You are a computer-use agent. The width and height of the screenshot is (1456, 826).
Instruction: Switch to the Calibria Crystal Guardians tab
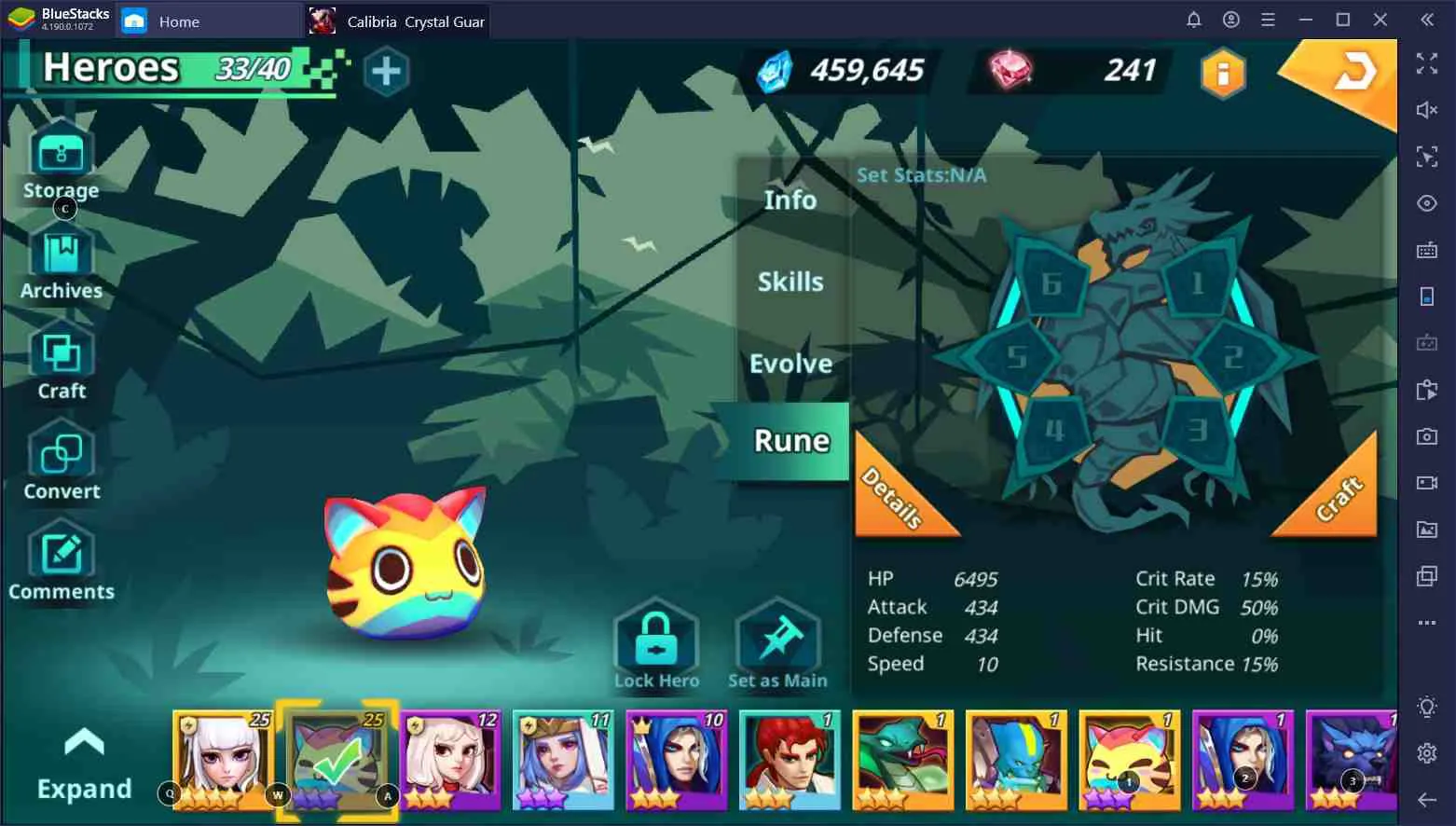point(399,20)
